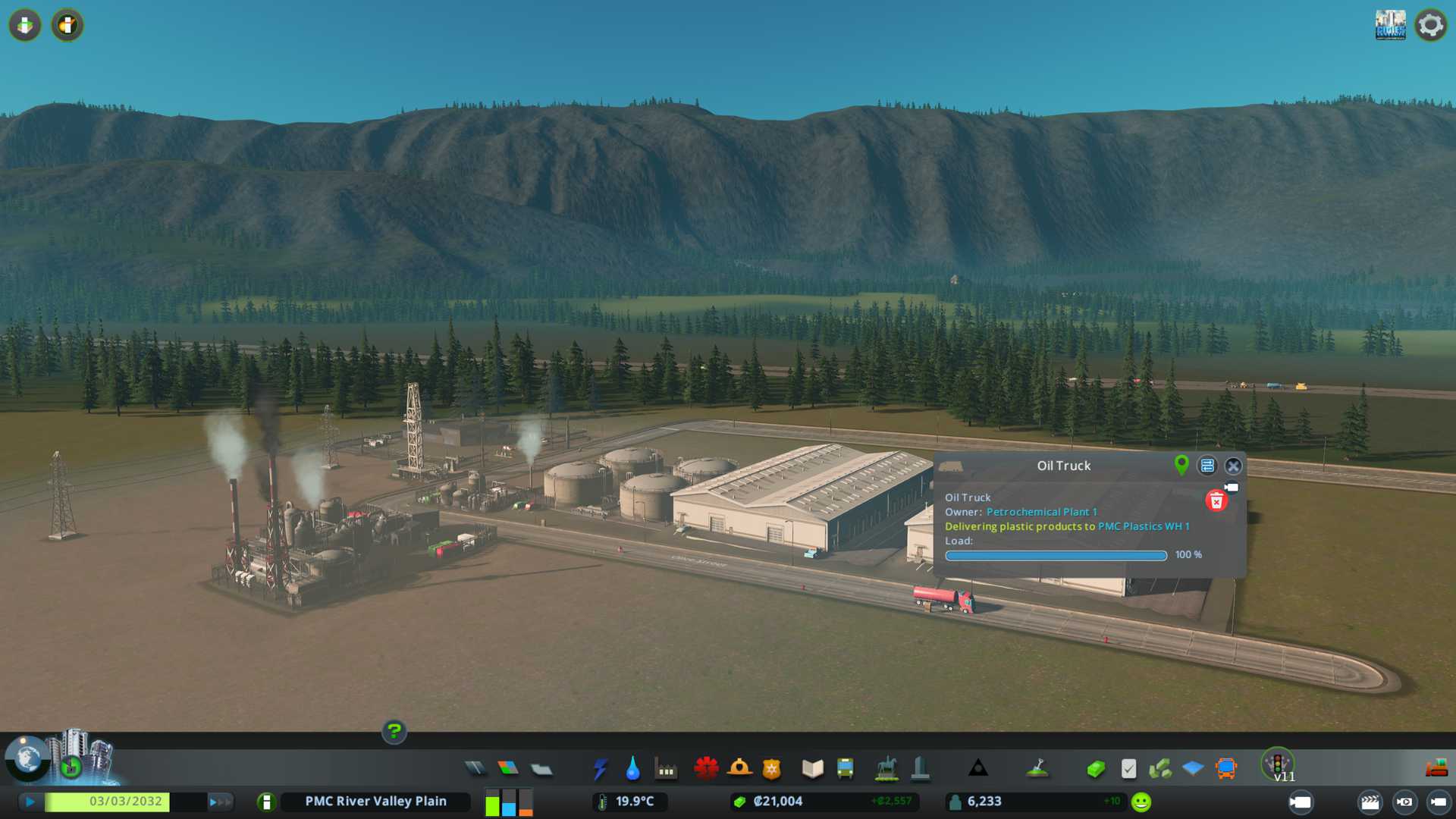Open the Fire Department helmet menu

point(739,769)
